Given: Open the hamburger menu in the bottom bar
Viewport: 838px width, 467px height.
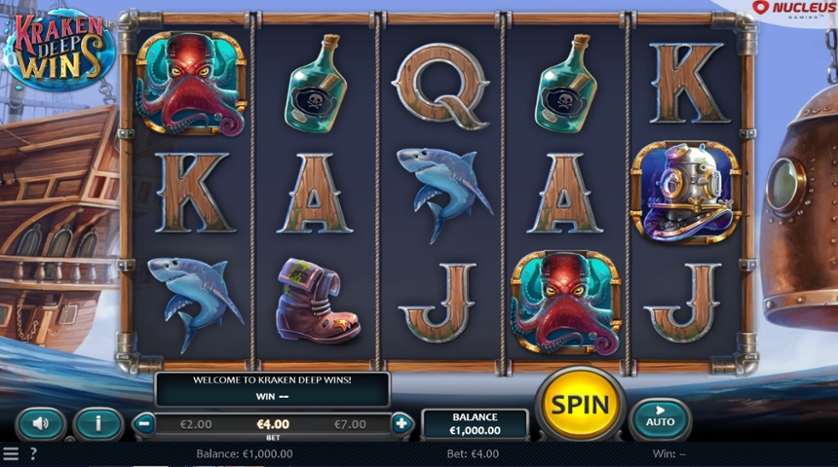Looking at the screenshot, I should (11, 454).
